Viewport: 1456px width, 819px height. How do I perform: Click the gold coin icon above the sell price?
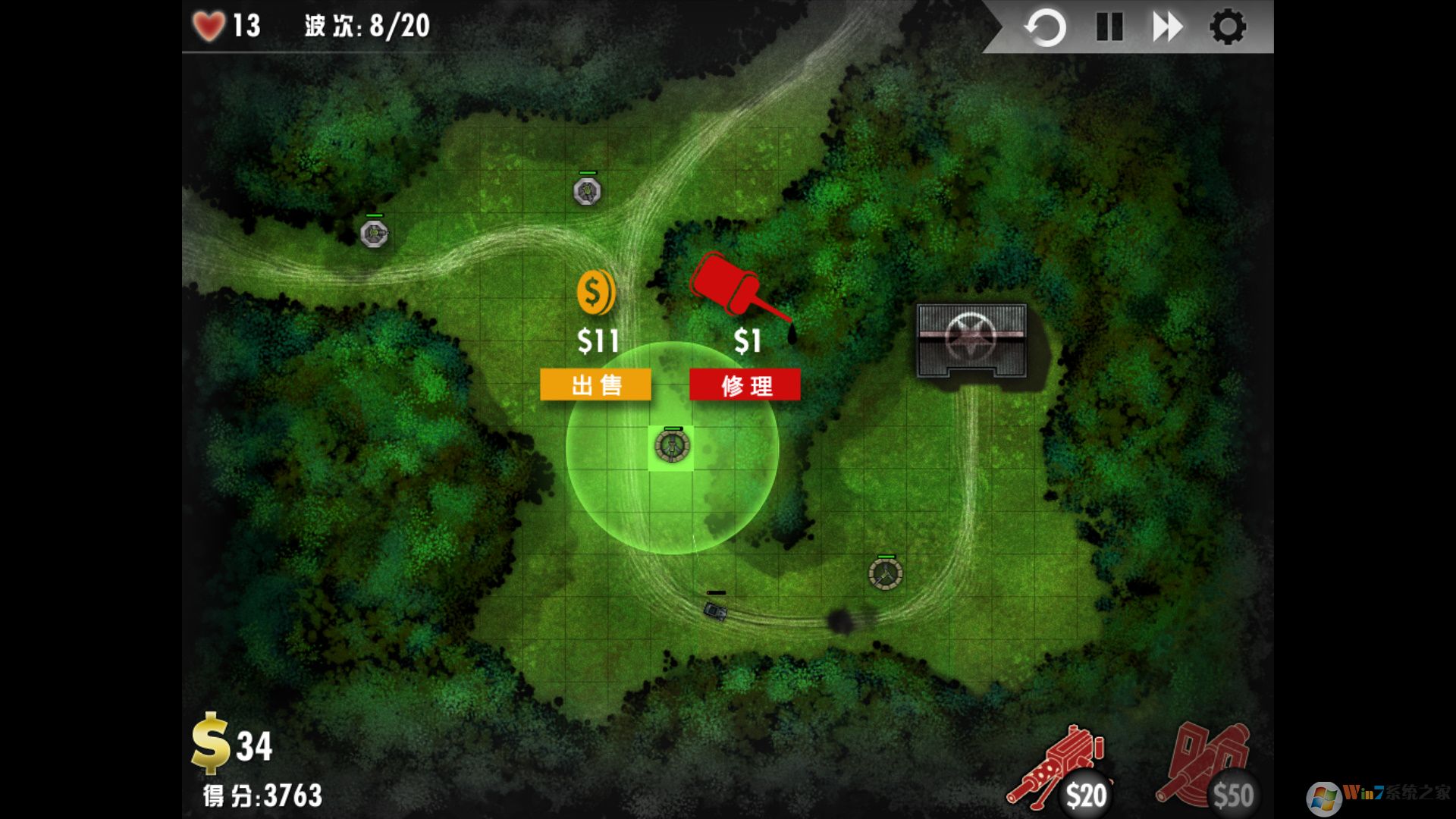click(595, 292)
